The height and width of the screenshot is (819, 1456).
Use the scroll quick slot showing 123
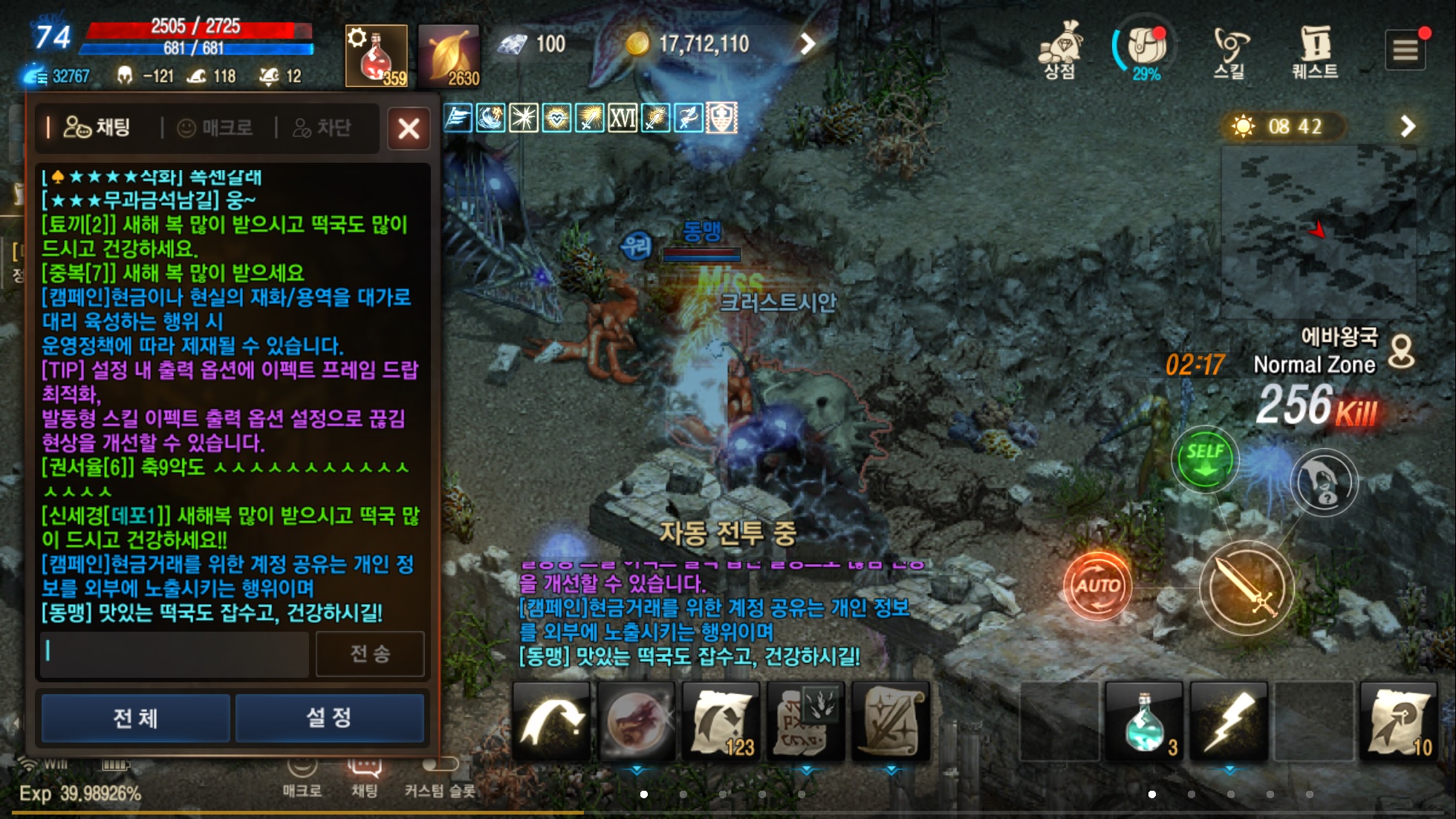click(x=721, y=719)
